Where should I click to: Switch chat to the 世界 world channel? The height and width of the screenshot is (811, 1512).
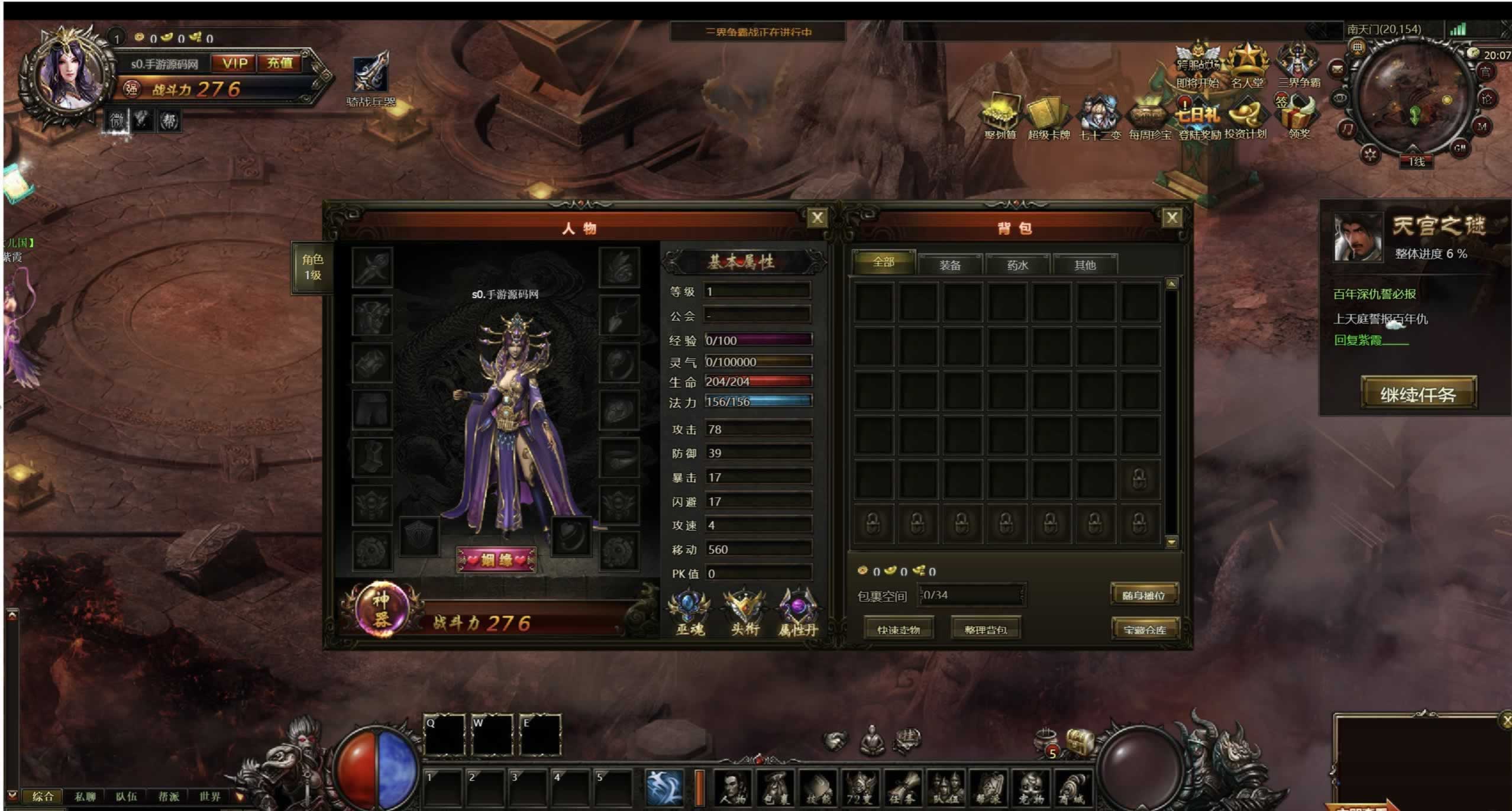point(209,796)
